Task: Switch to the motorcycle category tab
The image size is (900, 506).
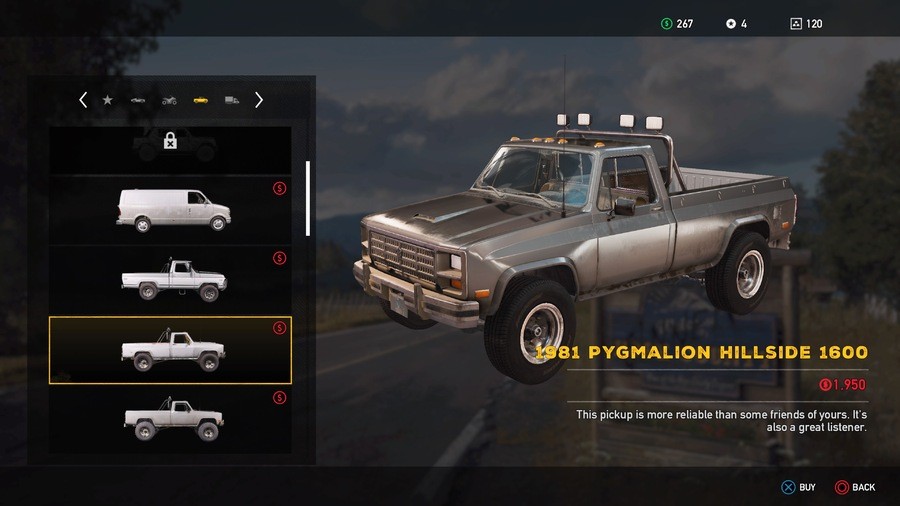Action: tap(169, 100)
